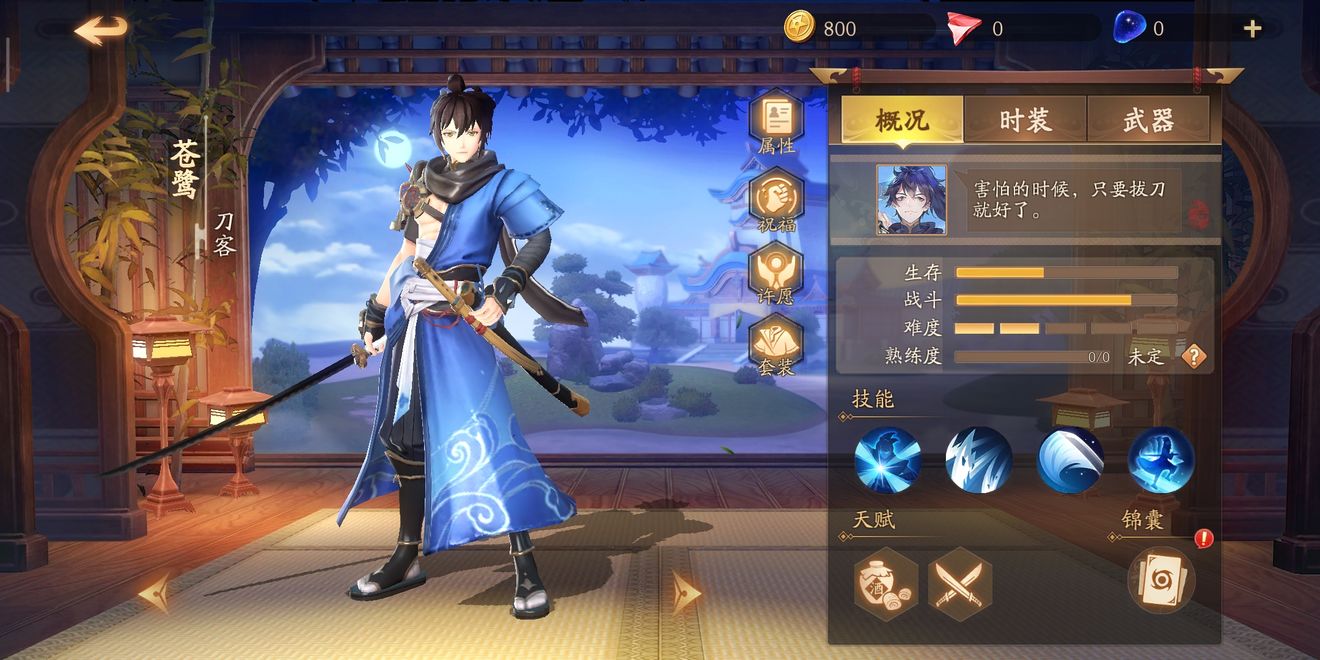The height and width of the screenshot is (660, 1320).
Task: Add more currency with the plus button
Action: [1252, 29]
